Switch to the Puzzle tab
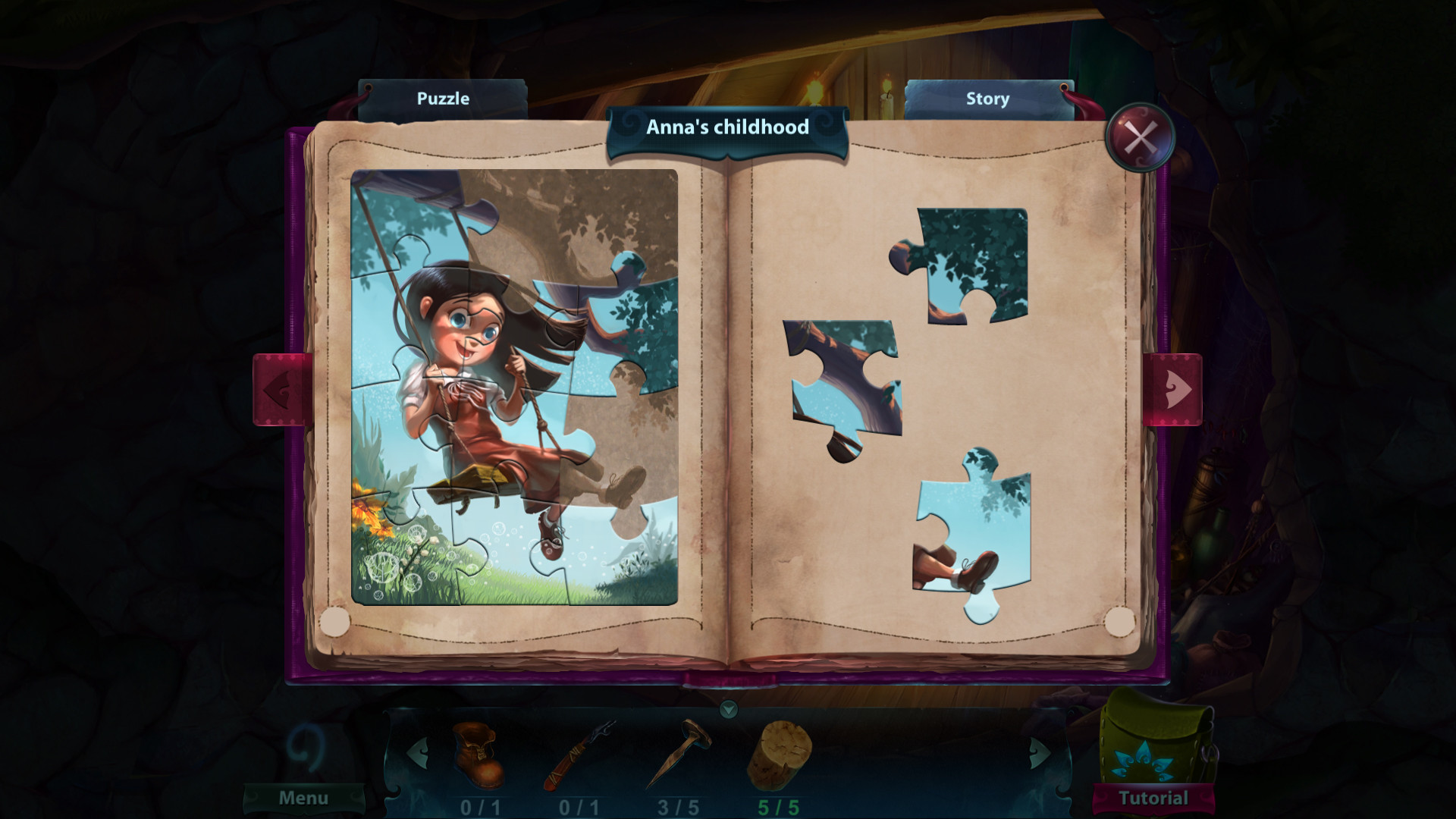The image size is (1456, 819). coord(443,99)
